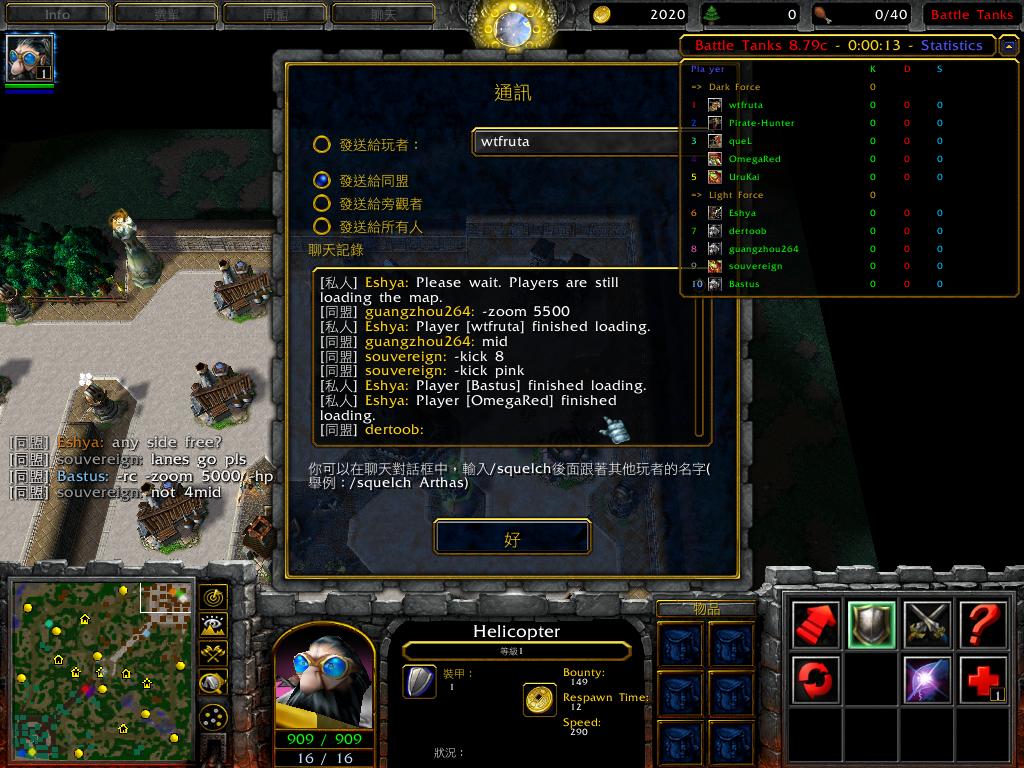Open the wtfruta player dropdown

coord(578,142)
